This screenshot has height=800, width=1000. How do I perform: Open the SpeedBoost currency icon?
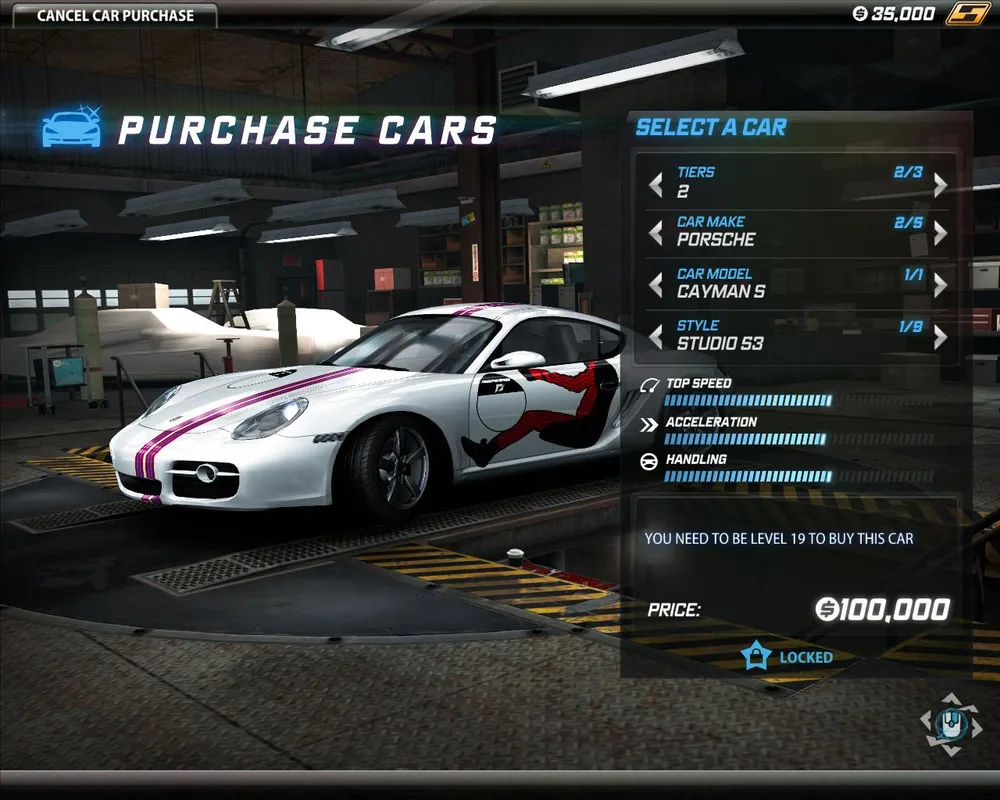pyautogui.click(x=968, y=14)
